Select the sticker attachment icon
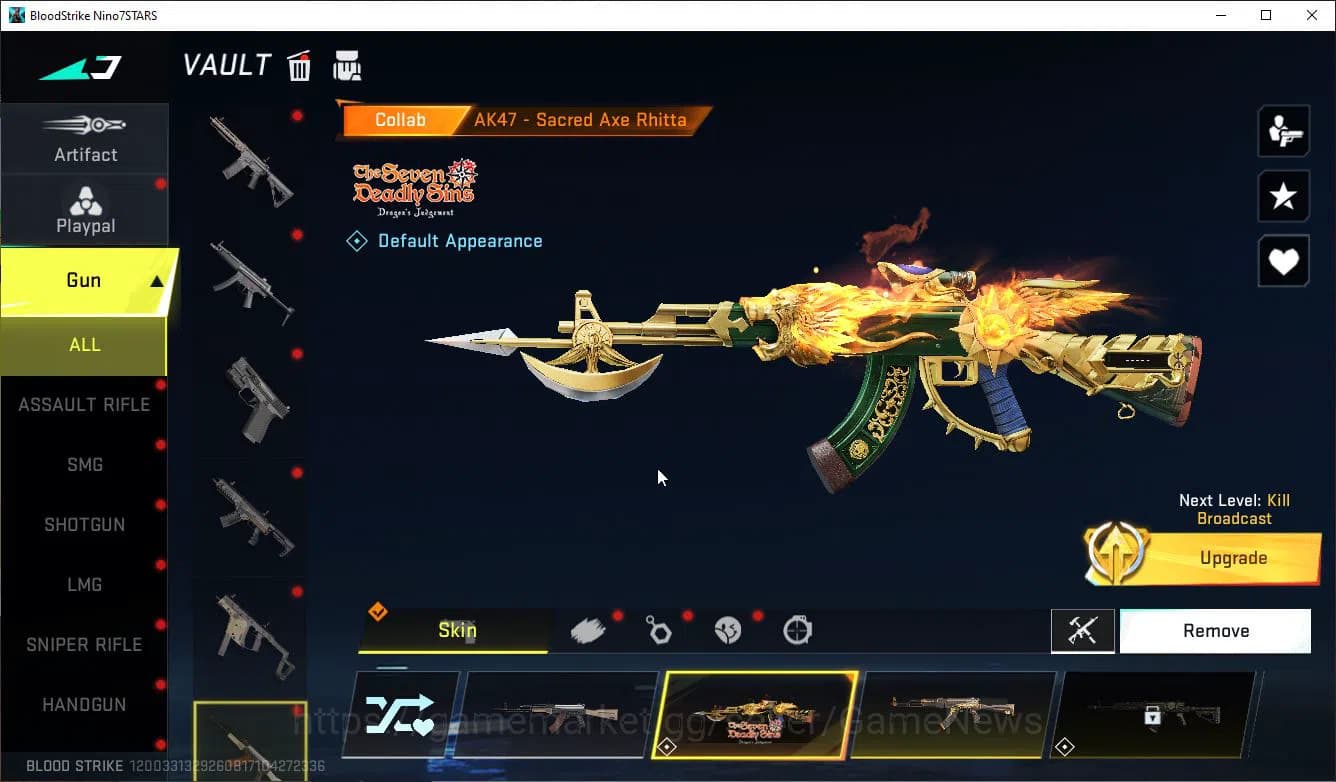This screenshot has height=782, width=1336. coord(728,629)
